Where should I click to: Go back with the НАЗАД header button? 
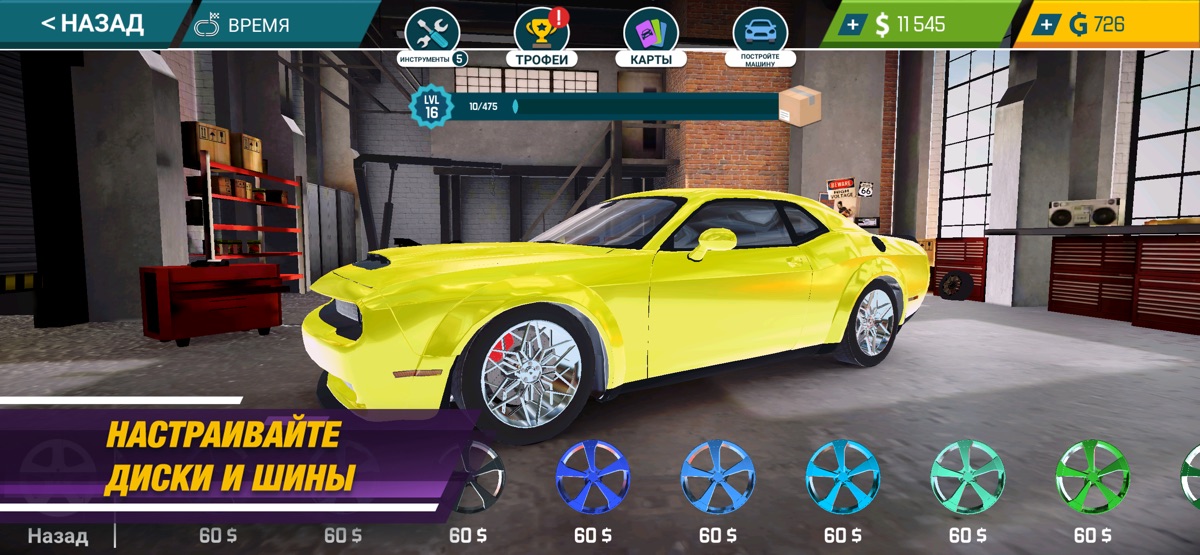click(92, 23)
